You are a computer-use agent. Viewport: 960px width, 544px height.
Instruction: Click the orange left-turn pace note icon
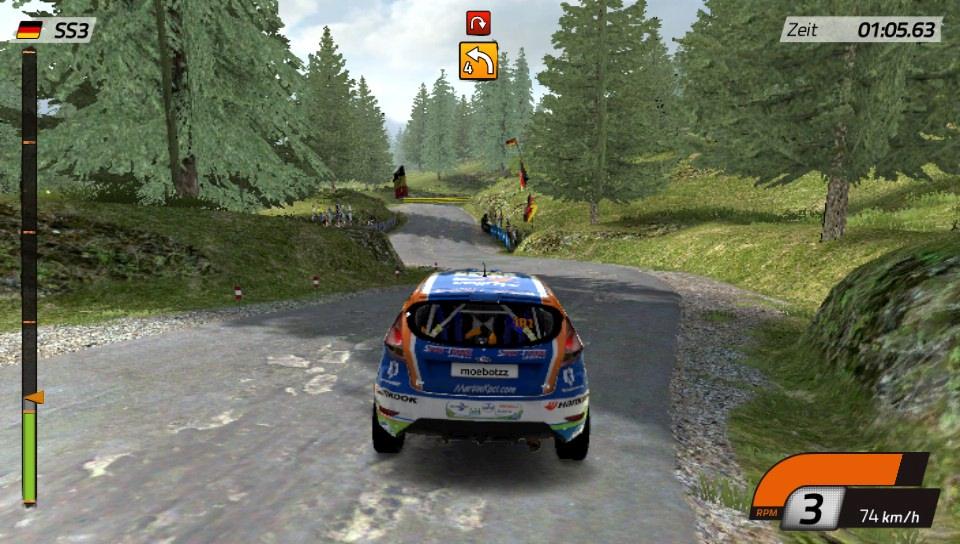coord(478,61)
